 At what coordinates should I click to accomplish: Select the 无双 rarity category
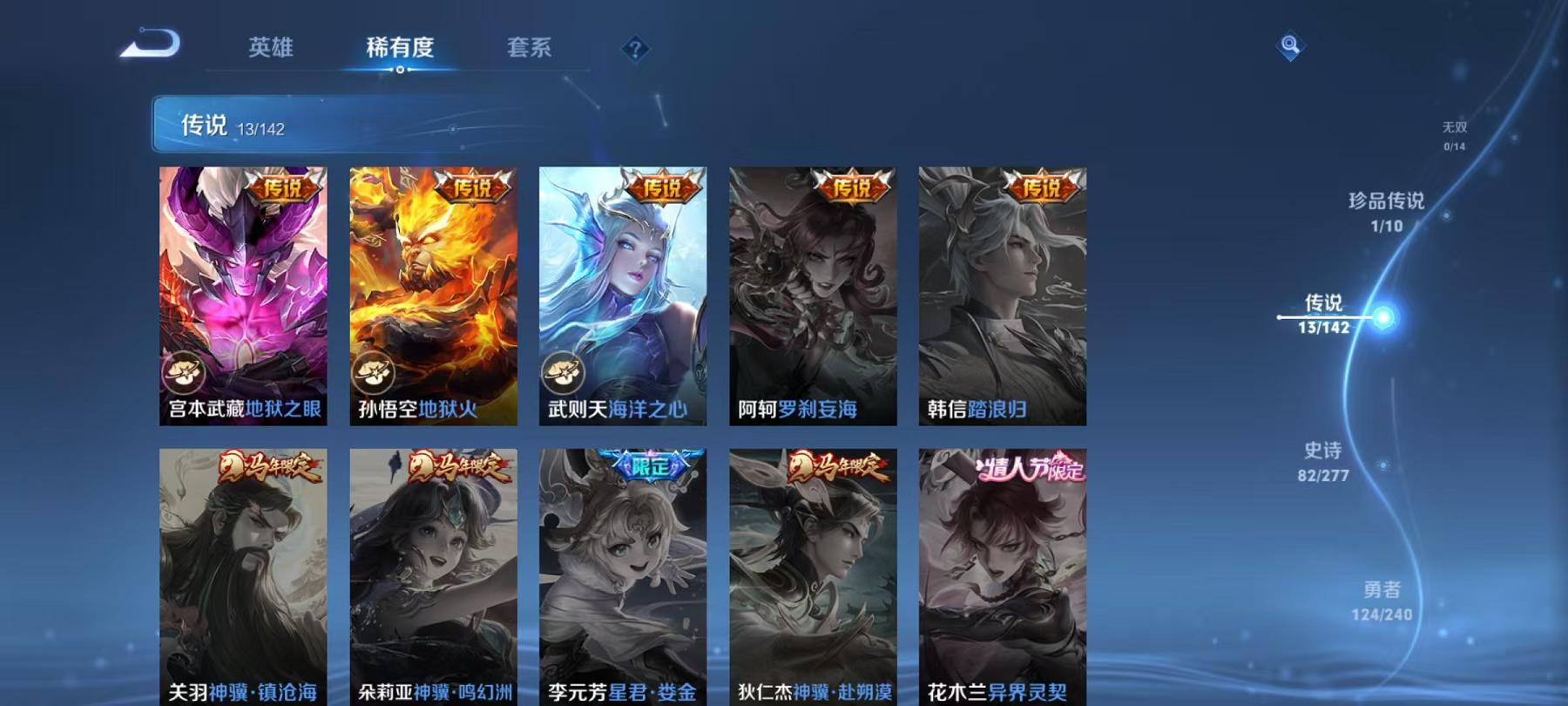1454,134
